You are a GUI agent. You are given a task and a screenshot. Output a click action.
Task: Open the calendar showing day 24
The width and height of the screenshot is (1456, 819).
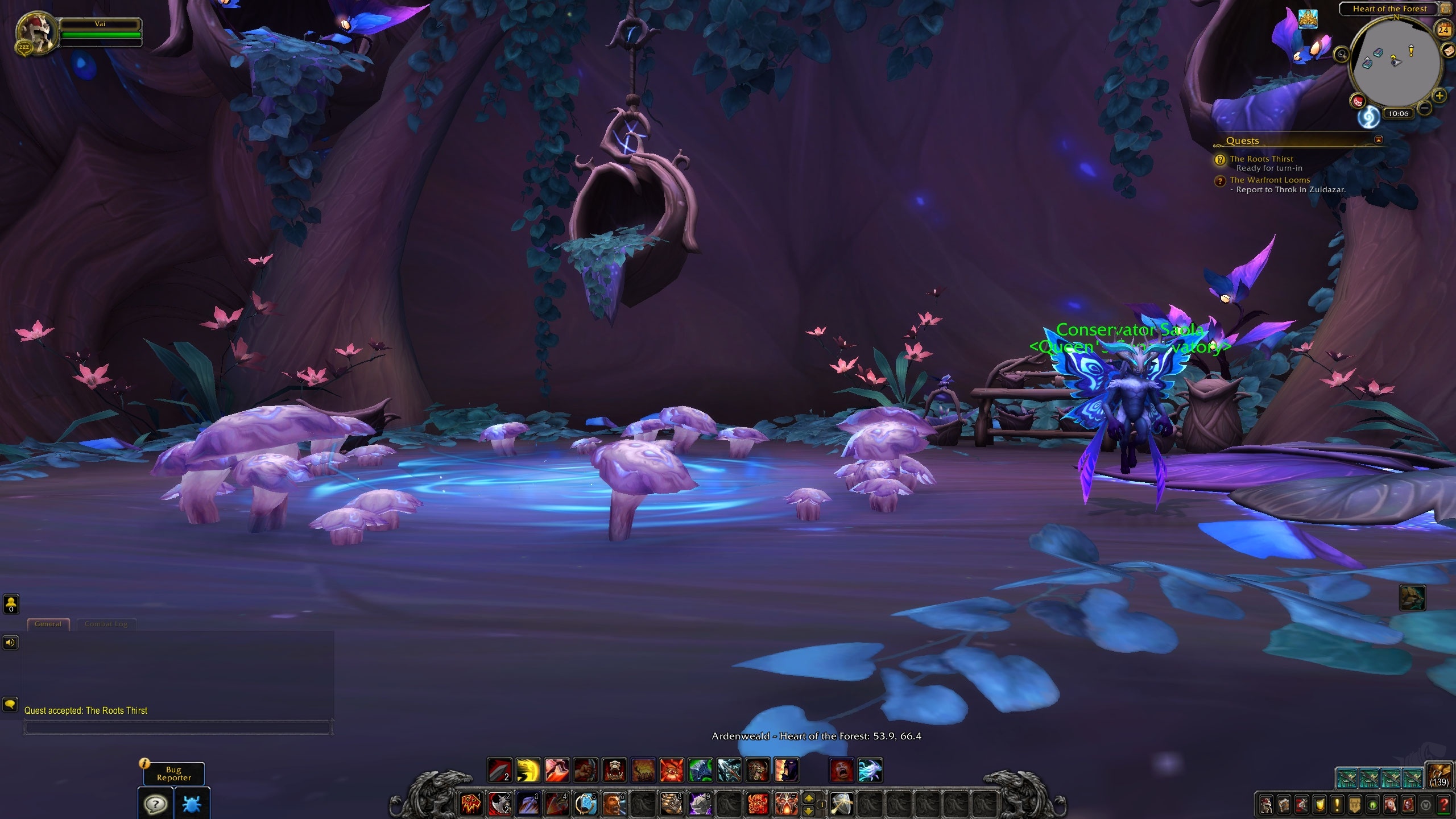pyautogui.click(x=1444, y=30)
